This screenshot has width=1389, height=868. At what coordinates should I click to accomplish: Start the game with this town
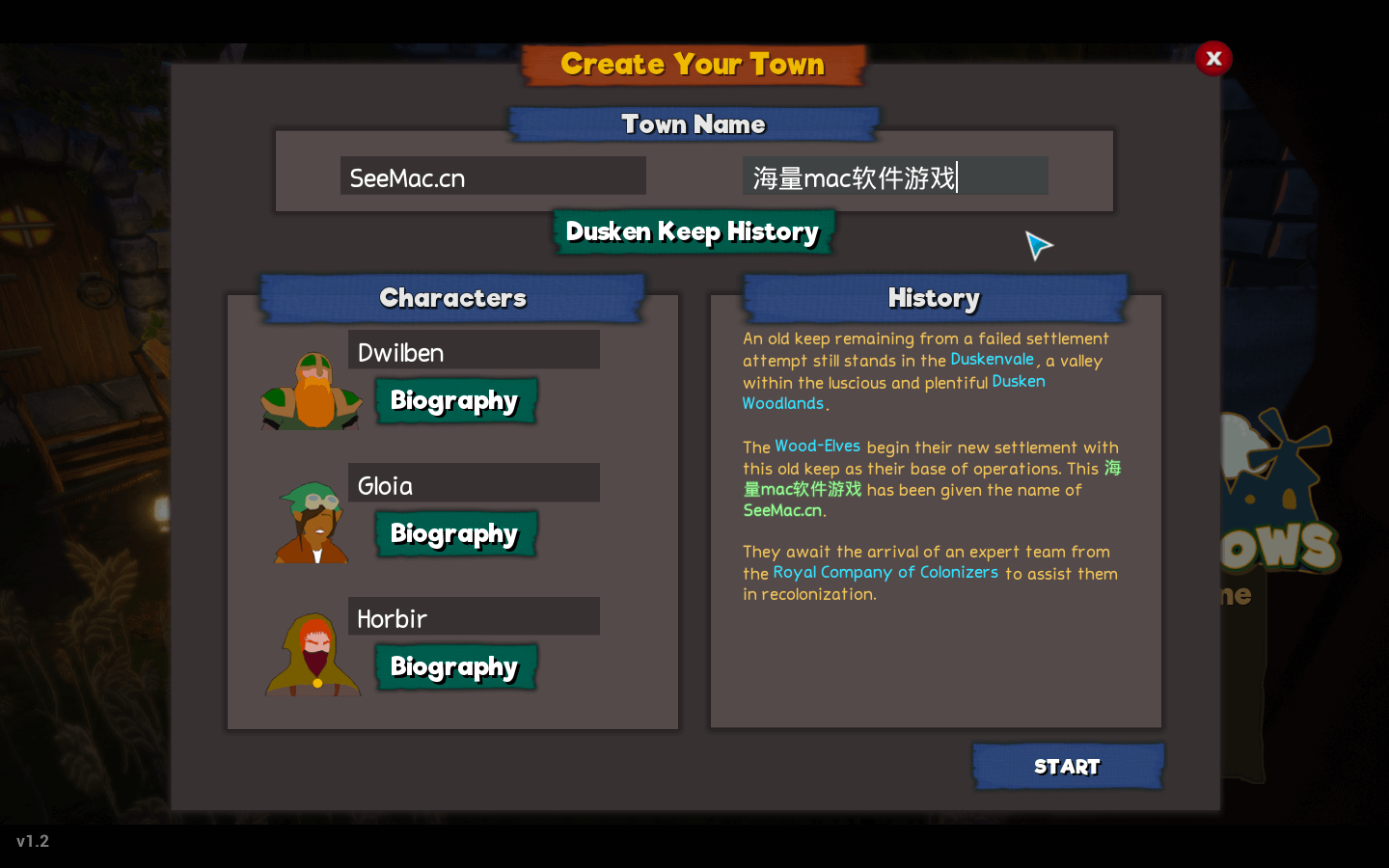[1067, 767]
